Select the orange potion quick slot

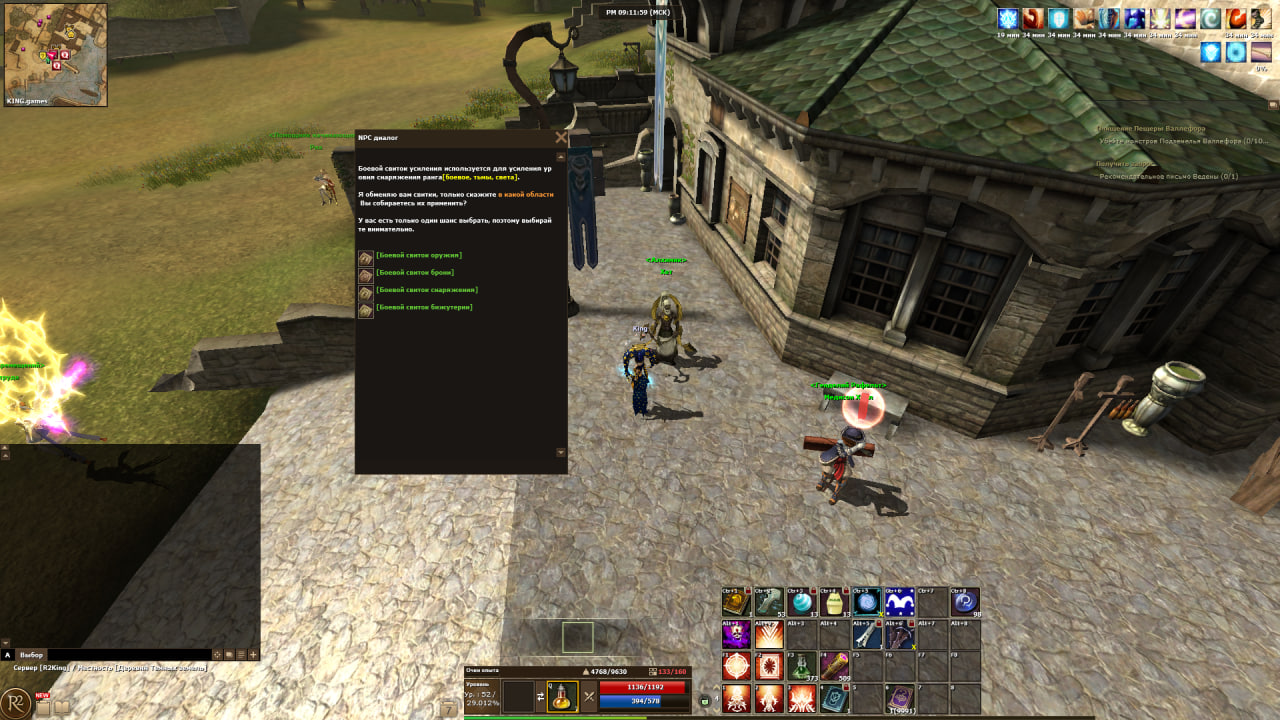tap(563, 696)
